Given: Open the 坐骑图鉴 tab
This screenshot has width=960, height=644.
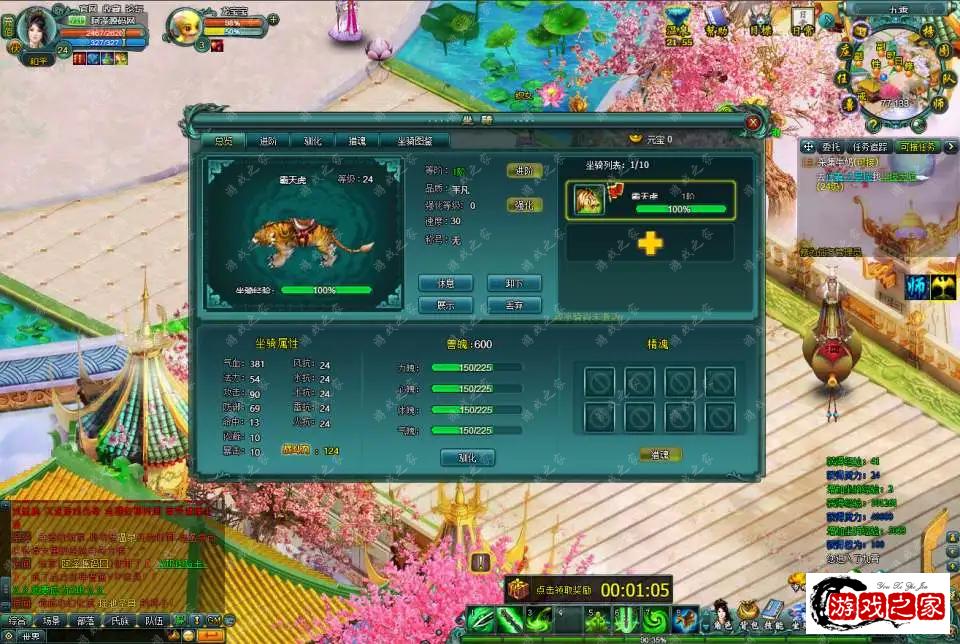Looking at the screenshot, I should 415,142.
